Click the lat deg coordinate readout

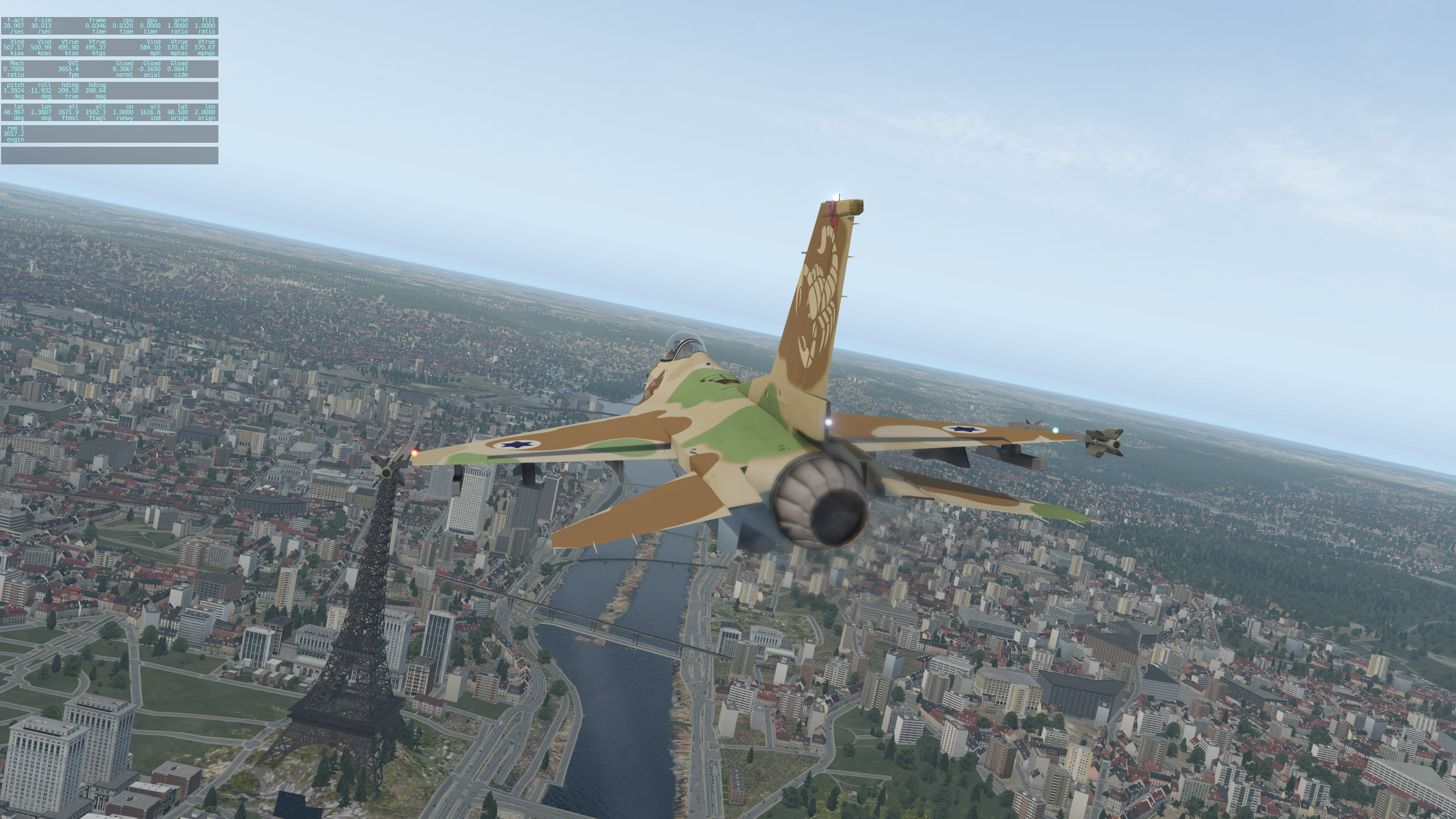point(14,112)
